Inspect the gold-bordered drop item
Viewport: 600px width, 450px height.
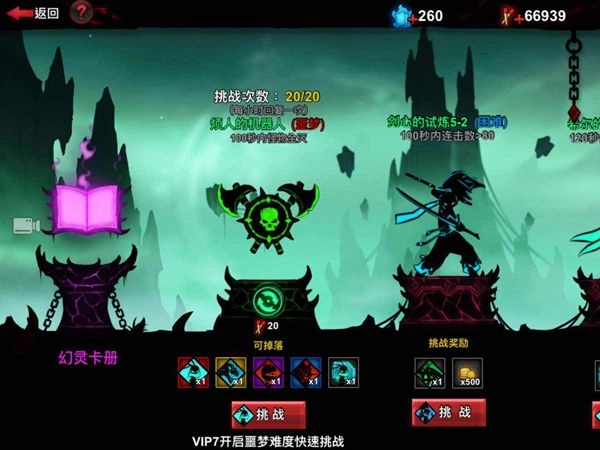[230, 373]
